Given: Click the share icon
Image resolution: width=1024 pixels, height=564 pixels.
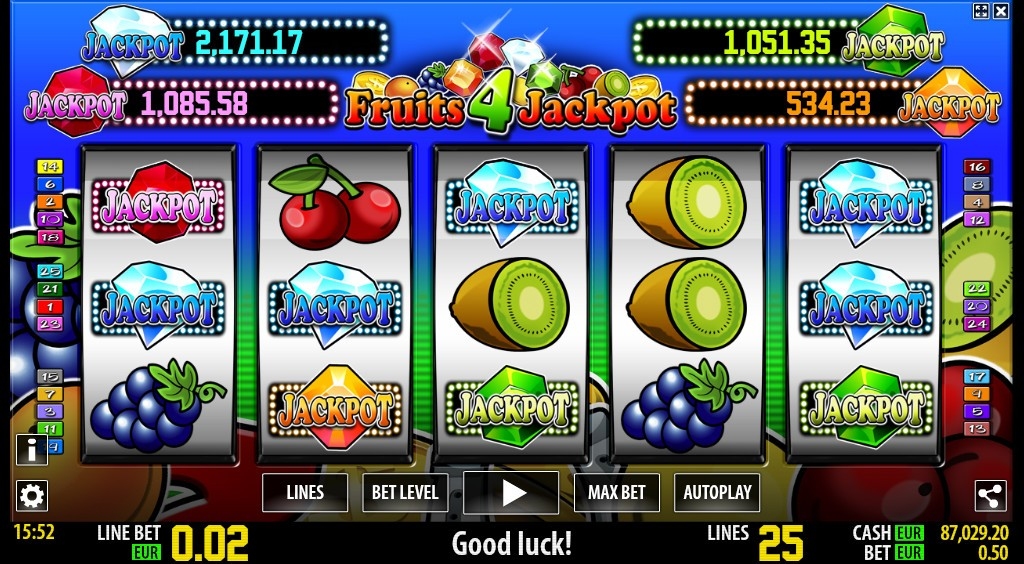Looking at the screenshot, I should tap(990, 495).
